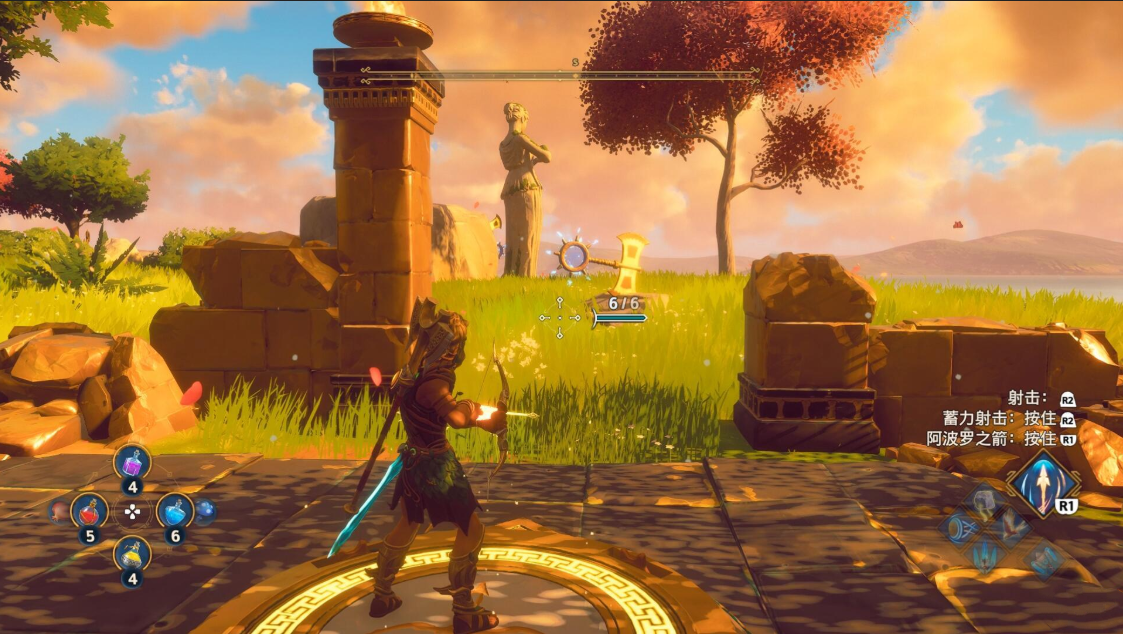Use the blue stamina potion
The image size is (1123, 634).
175,511
